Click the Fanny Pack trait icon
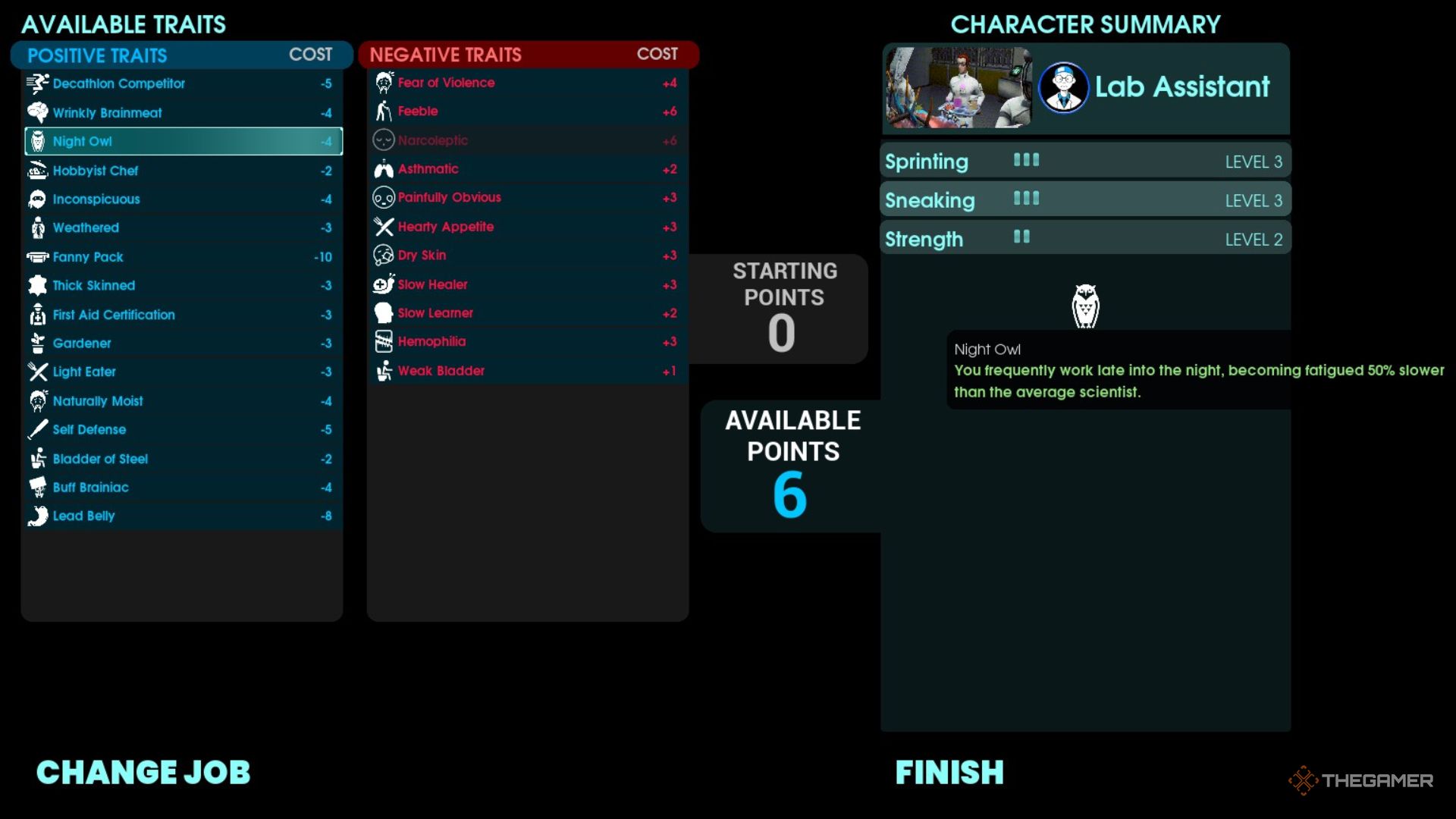Screen dimensions: 1456x819 coord(36,256)
